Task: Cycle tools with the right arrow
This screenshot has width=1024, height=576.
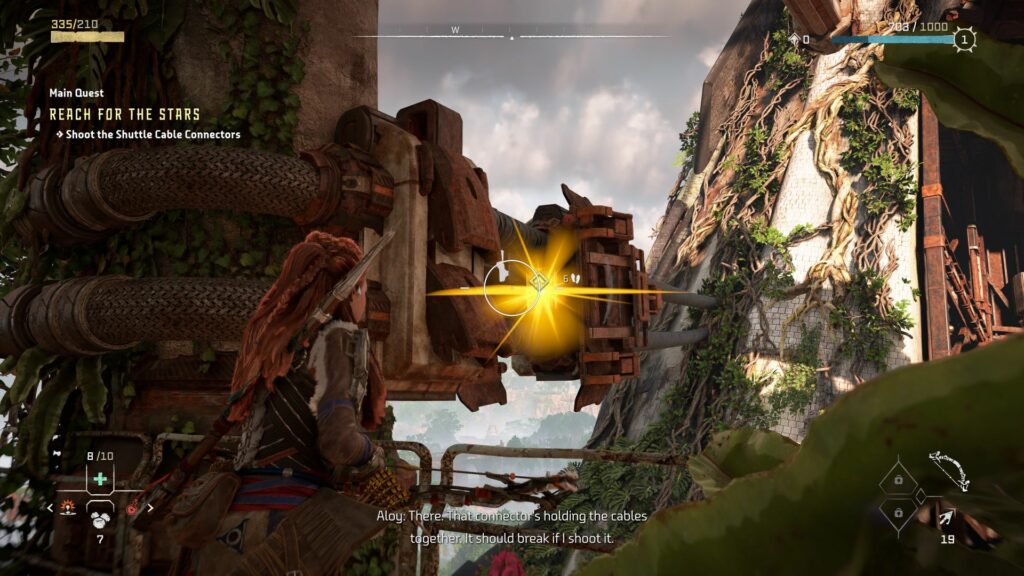Action: 149,508
